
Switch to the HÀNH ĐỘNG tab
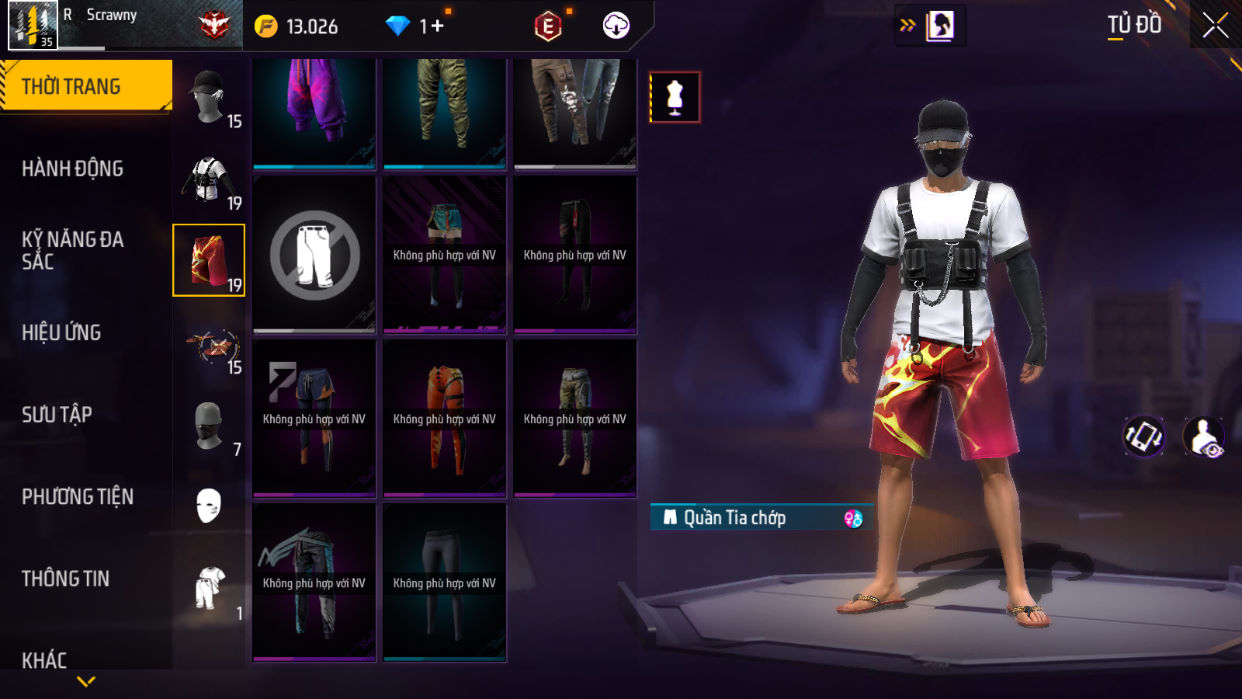72,169
